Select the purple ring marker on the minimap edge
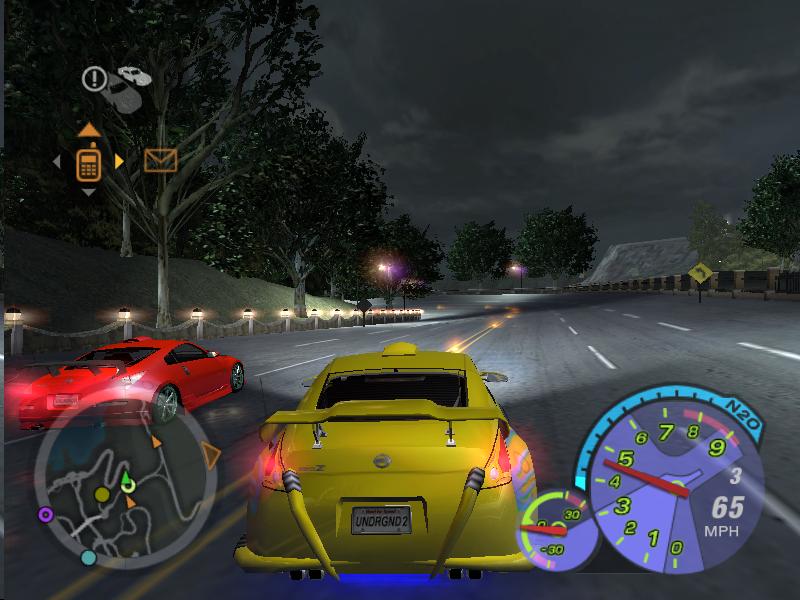Viewport: 800px width, 600px height. coord(45,515)
